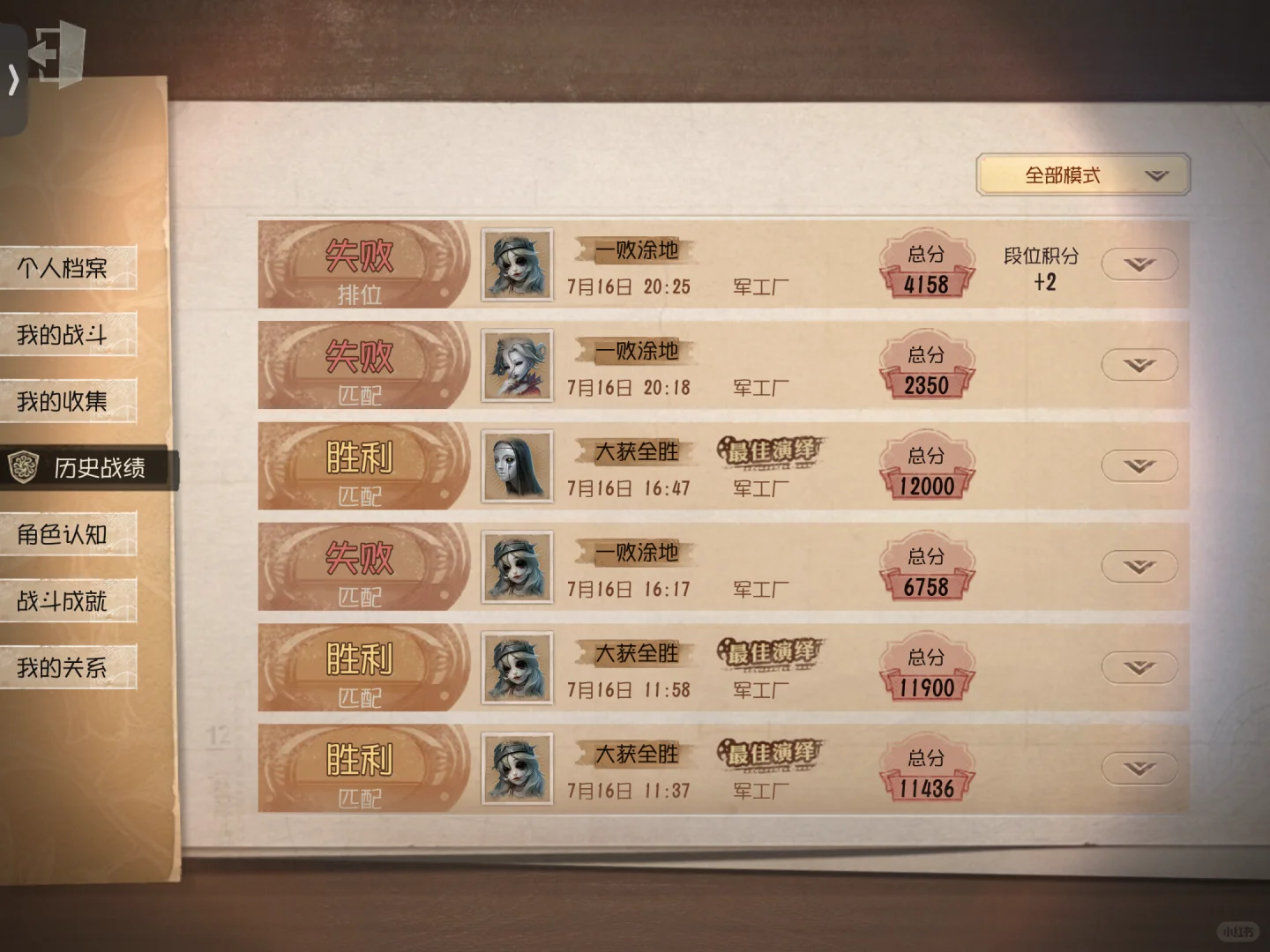The image size is (1270, 952).
Task: Click the 最佳演绎 badge on the 12000-point victory
Action: (771, 451)
